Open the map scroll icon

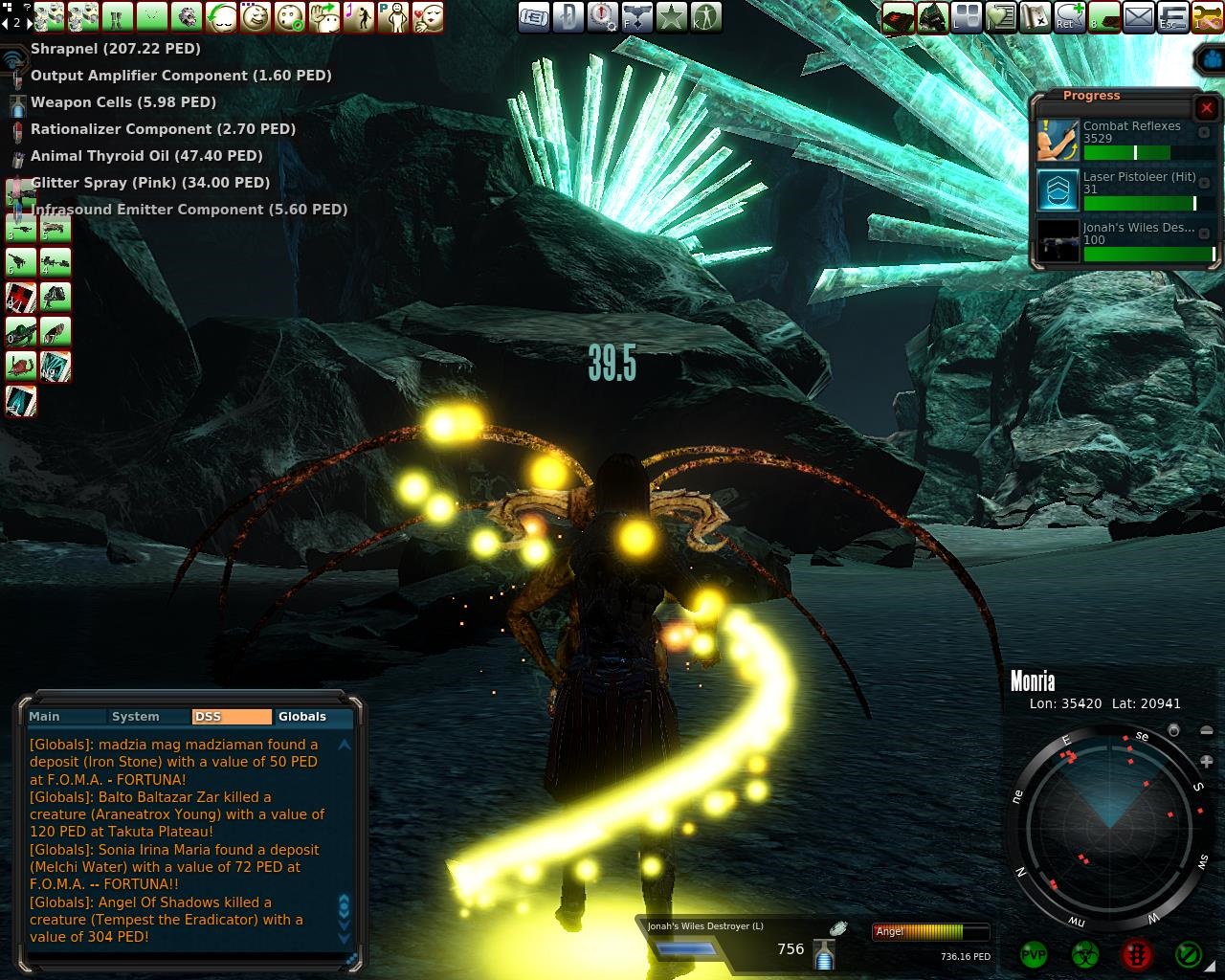tap(1036, 17)
